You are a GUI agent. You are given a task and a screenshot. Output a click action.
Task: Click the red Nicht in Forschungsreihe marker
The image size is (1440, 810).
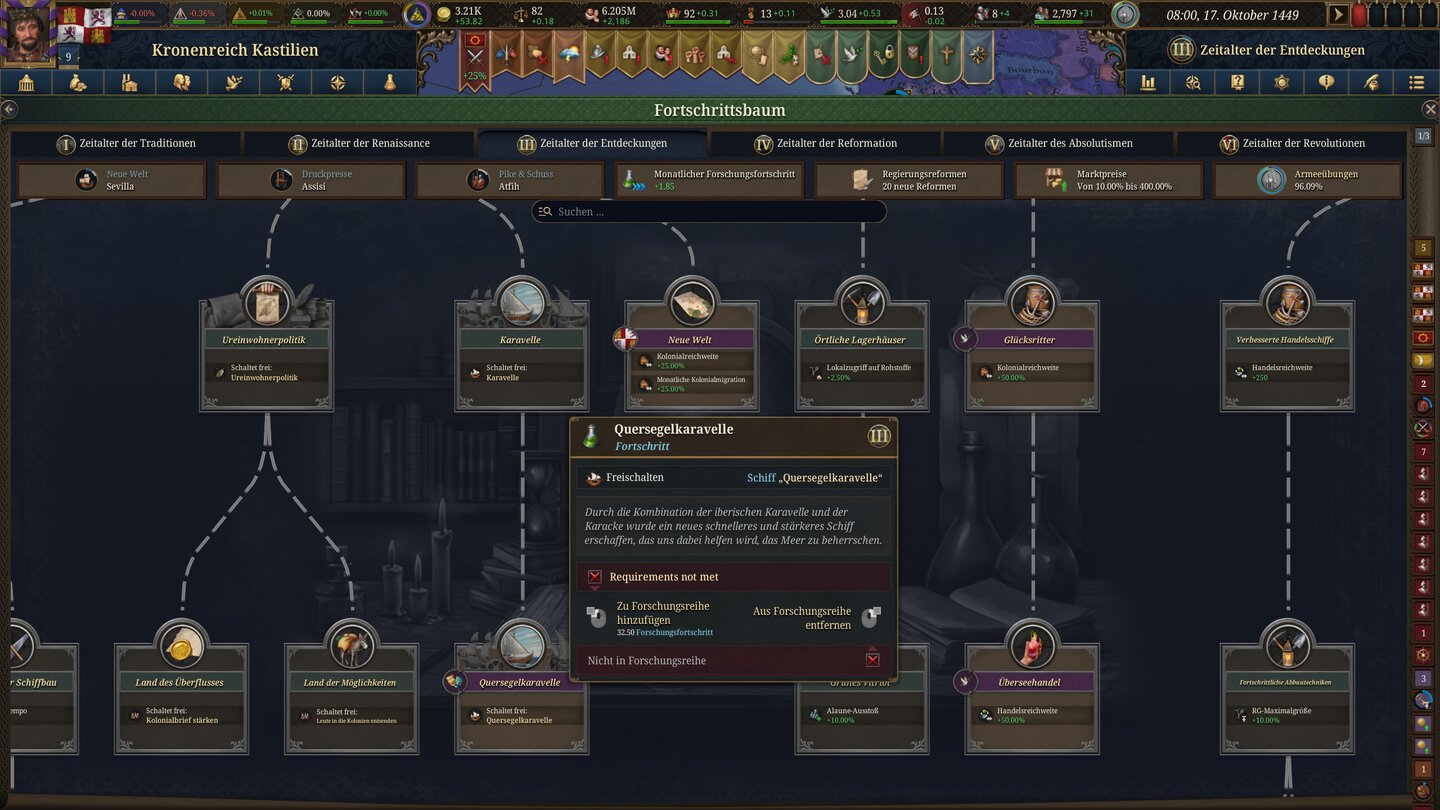[872, 659]
